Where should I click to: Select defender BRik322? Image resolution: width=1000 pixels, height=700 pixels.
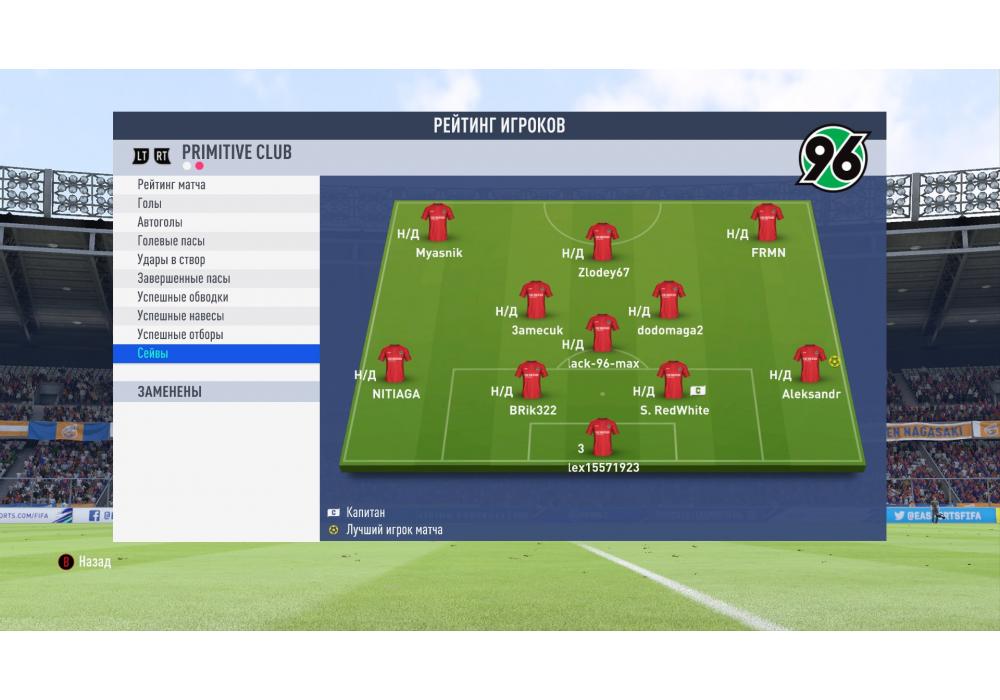[x=531, y=381]
